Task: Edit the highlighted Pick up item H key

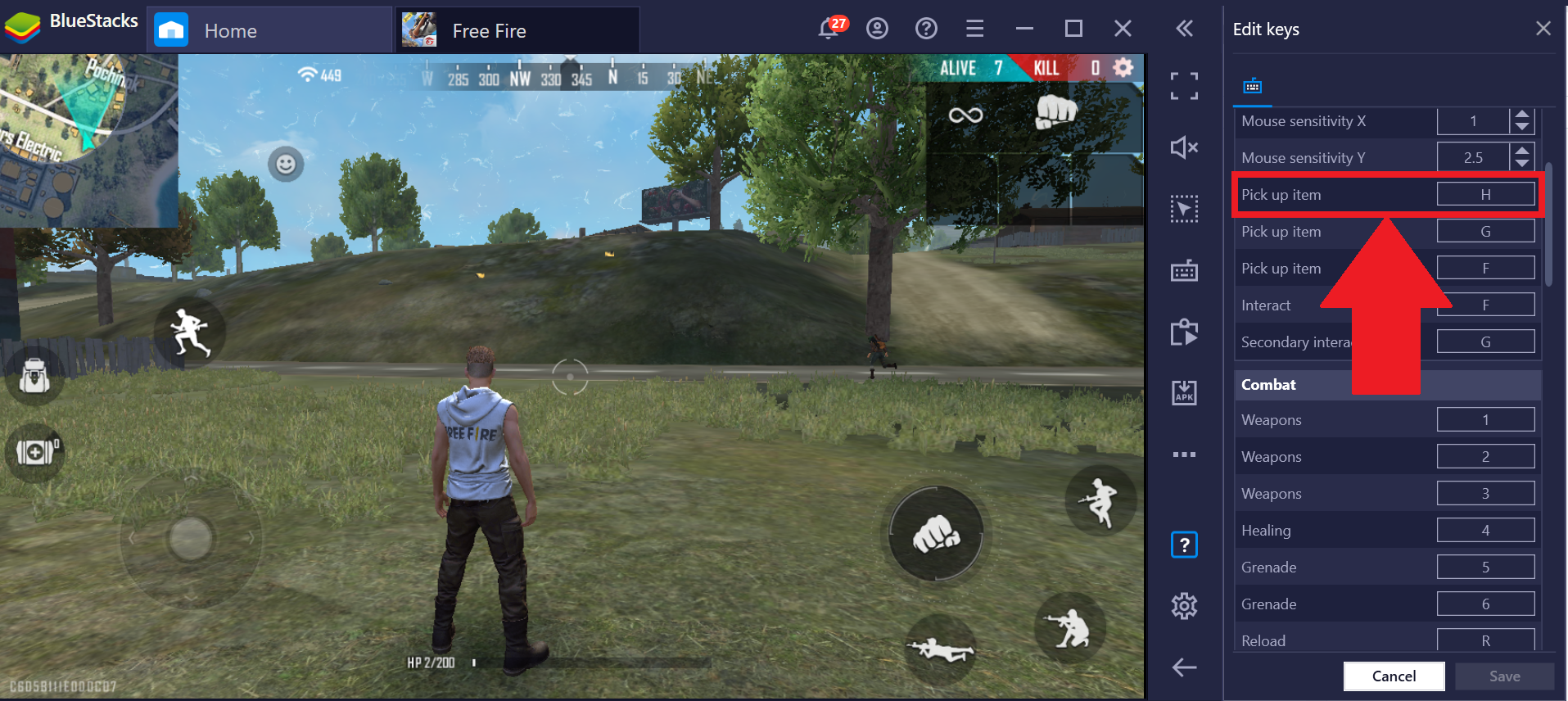Action: point(1485,195)
